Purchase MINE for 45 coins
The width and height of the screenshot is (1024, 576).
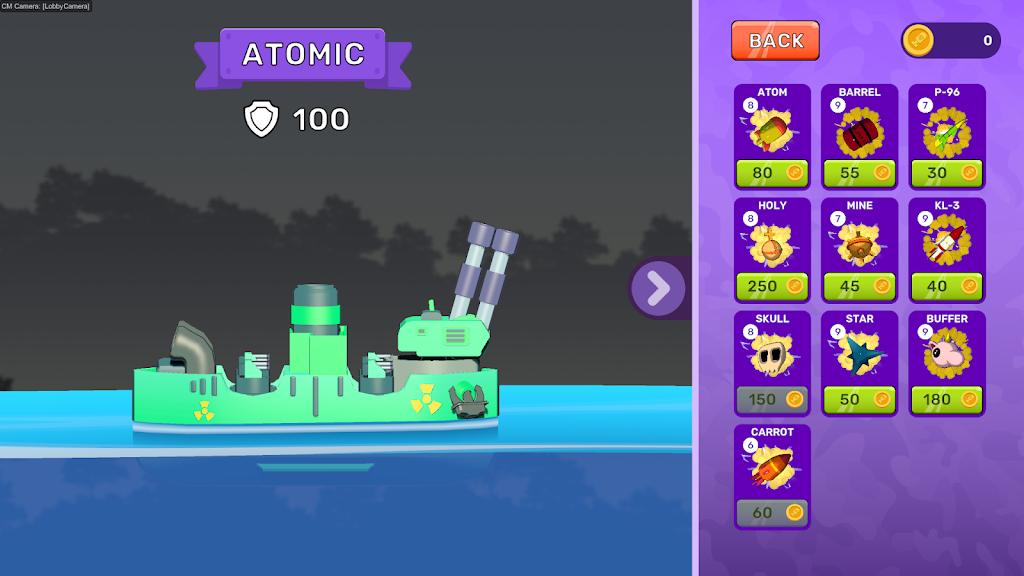[x=859, y=286]
